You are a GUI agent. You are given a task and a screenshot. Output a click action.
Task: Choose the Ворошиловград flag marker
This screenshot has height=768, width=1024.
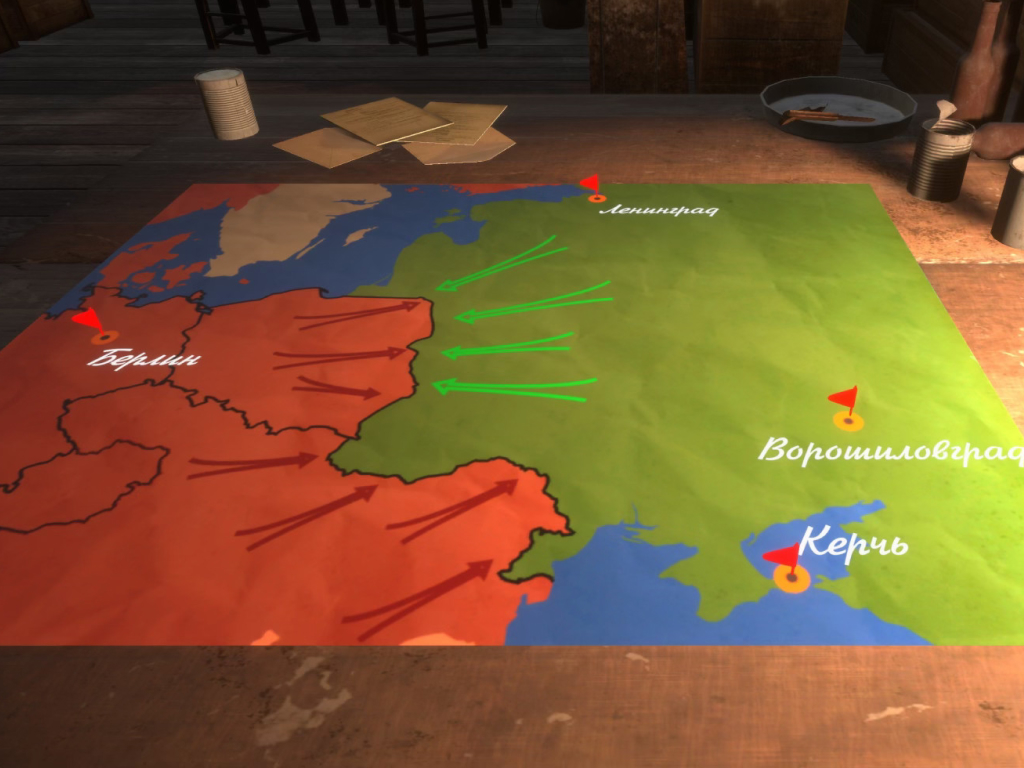tap(848, 418)
